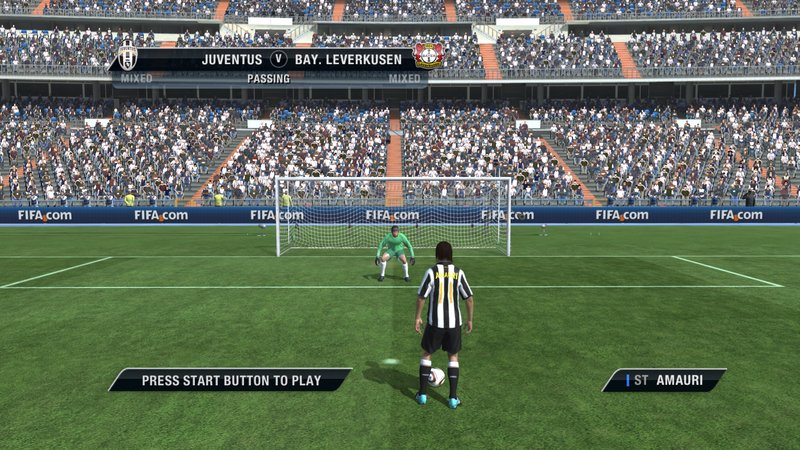The height and width of the screenshot is (450, 800).
Task: Click the Juventus club crest
Action: coord(128,58)
